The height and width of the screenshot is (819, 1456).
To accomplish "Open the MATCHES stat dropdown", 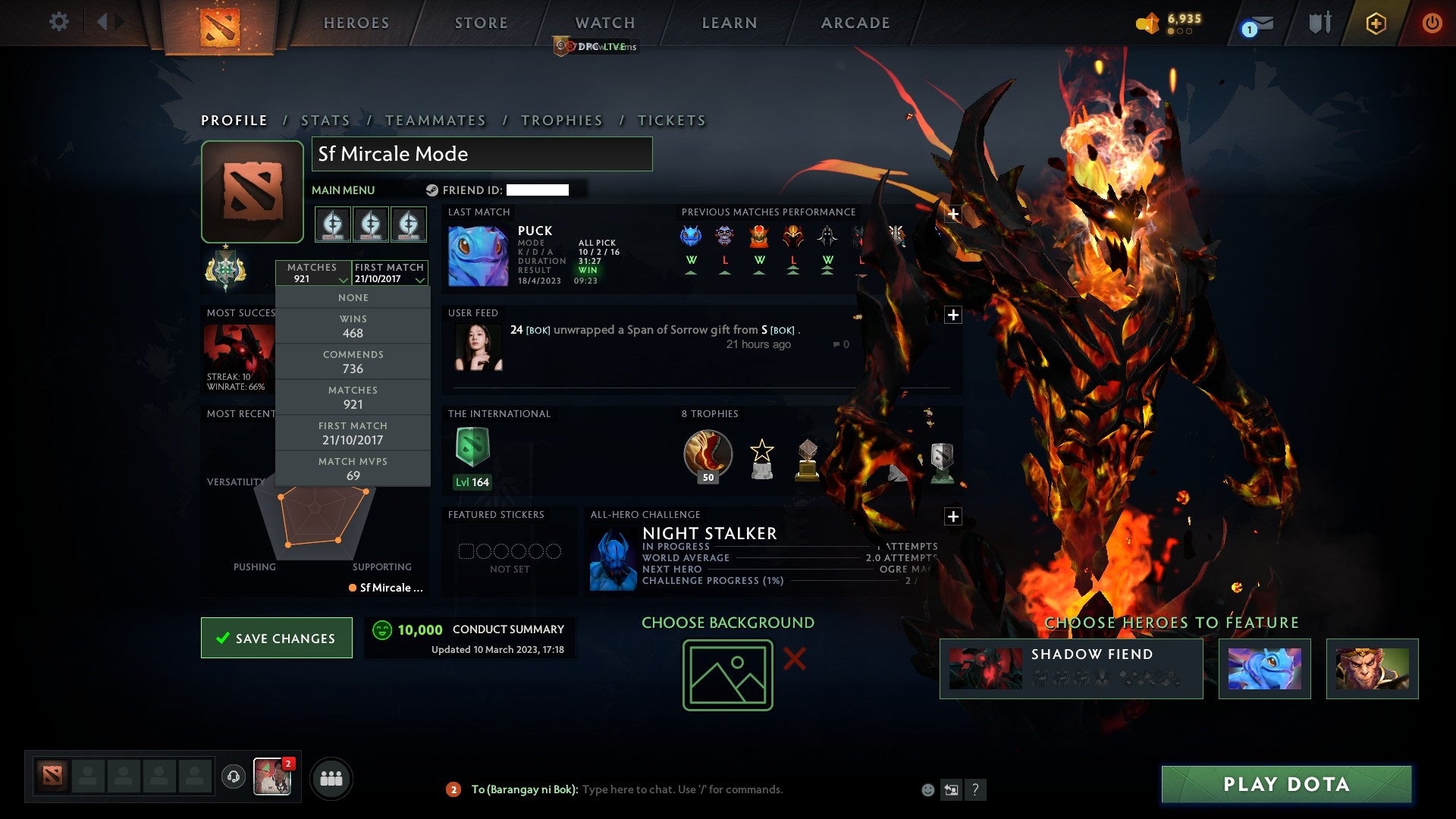I will click(314, 273).
